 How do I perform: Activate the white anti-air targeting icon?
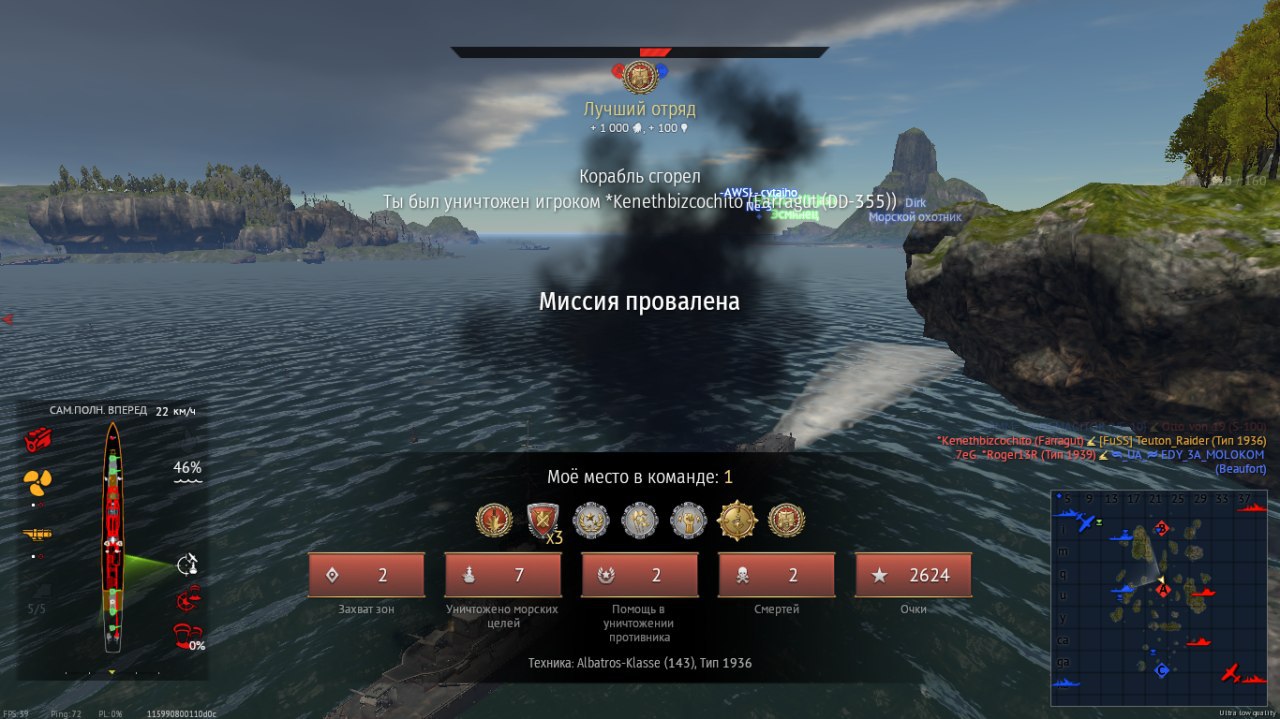[x=187, y=565]
